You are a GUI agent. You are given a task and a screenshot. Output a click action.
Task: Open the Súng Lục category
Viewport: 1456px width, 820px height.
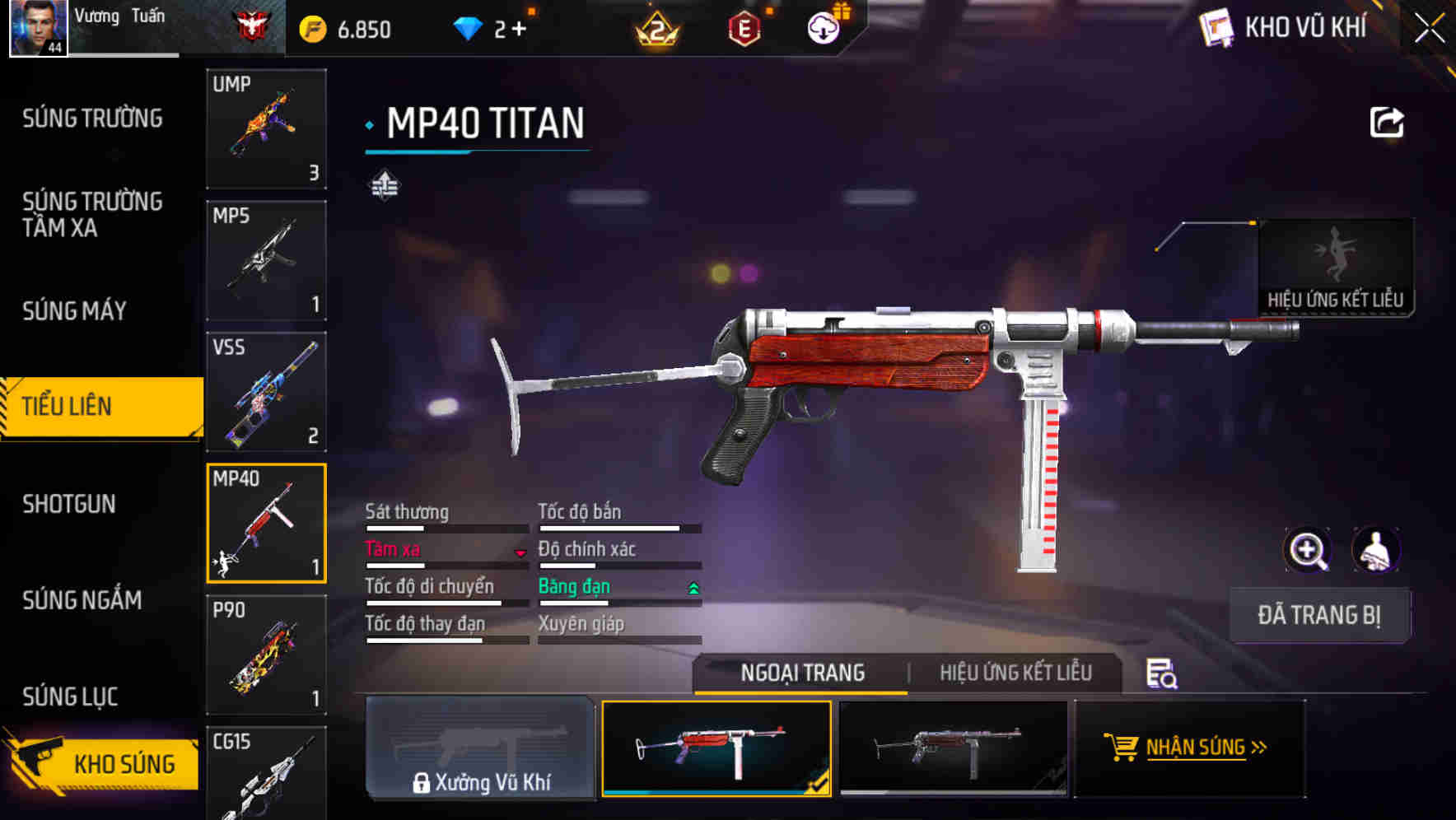pos(70,697)
